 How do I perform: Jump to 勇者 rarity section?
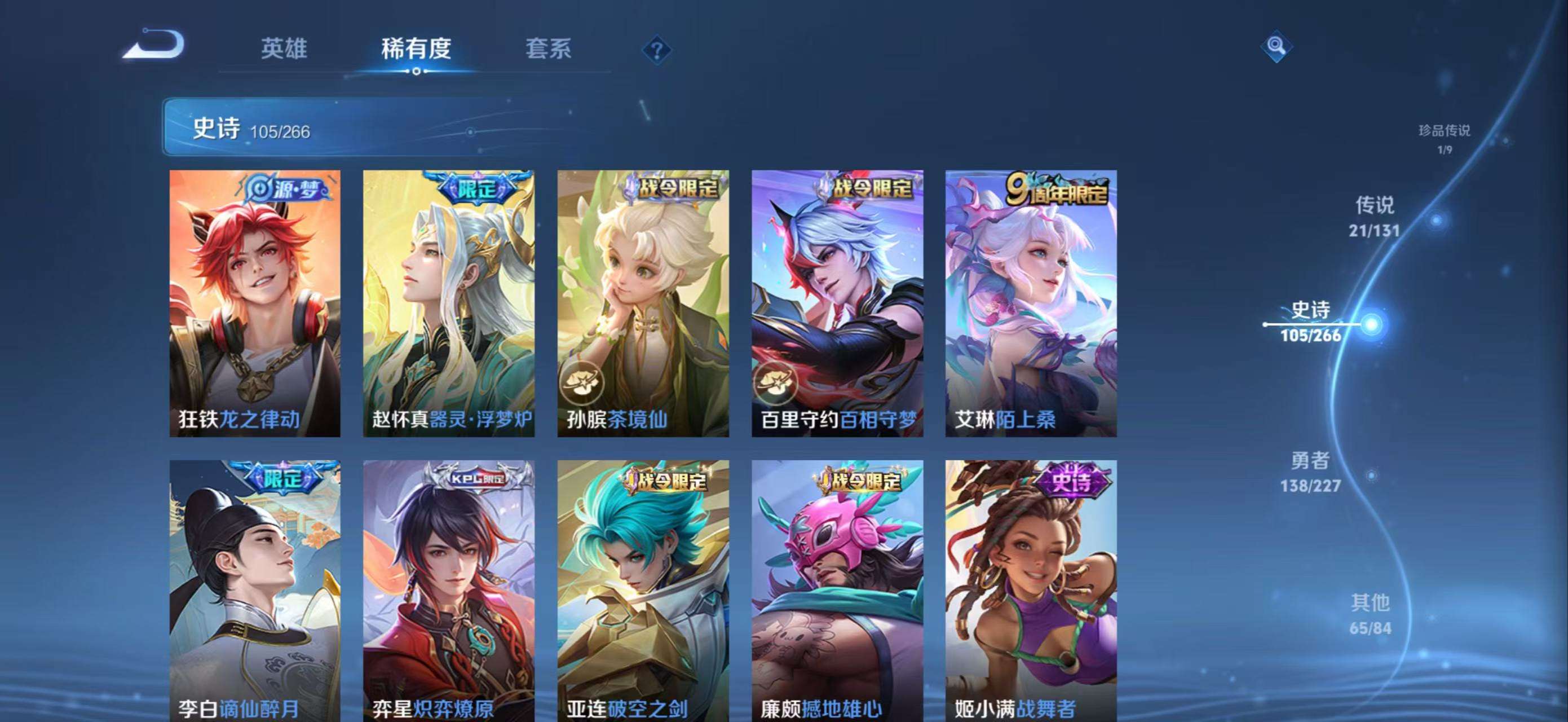(x=1310, y=471)
